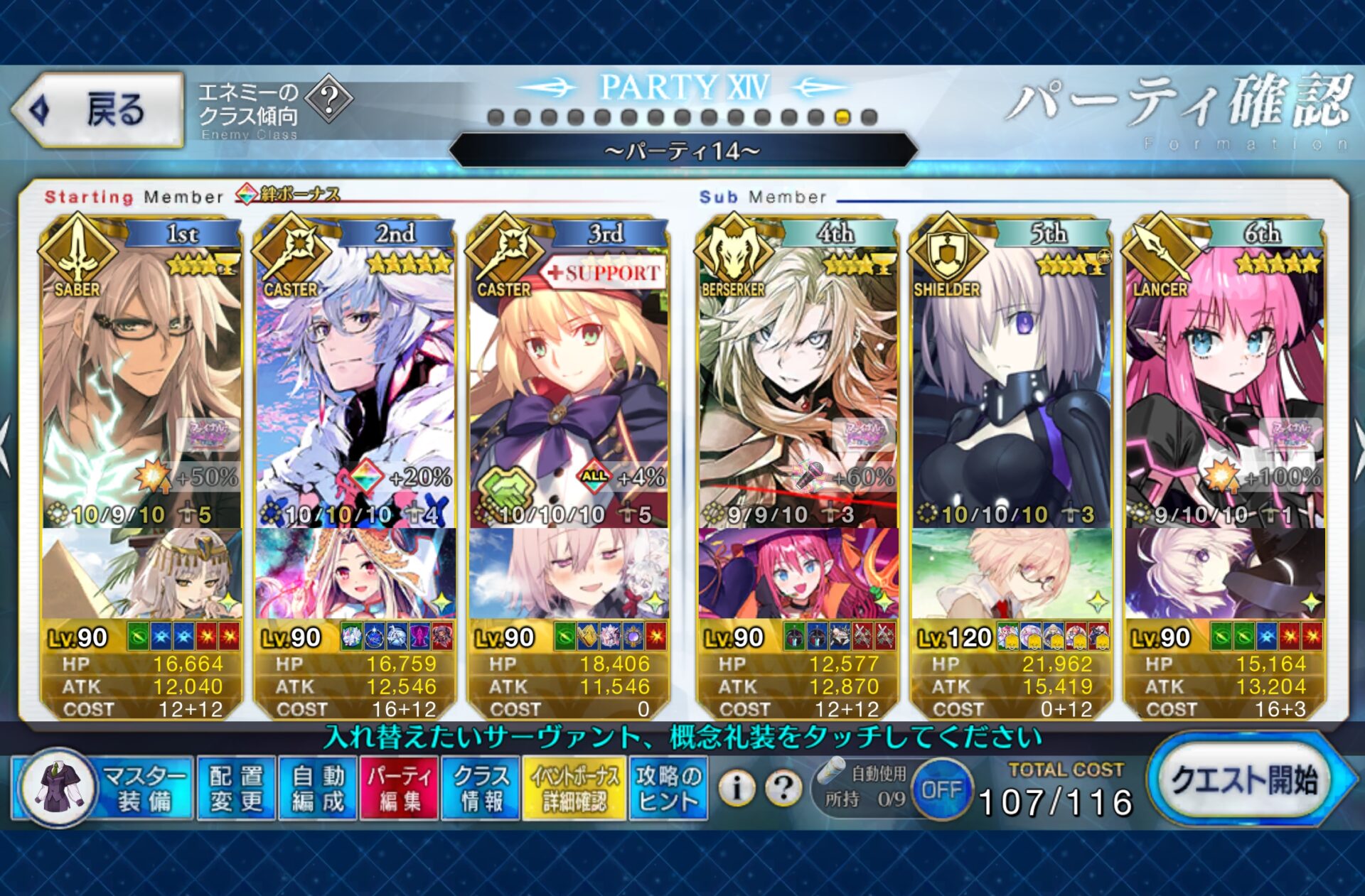Image resolution: width=1365 pixels, height=896 pixels.
Task: Switch to the next party with right arrow
Action: coord(1356,448)
